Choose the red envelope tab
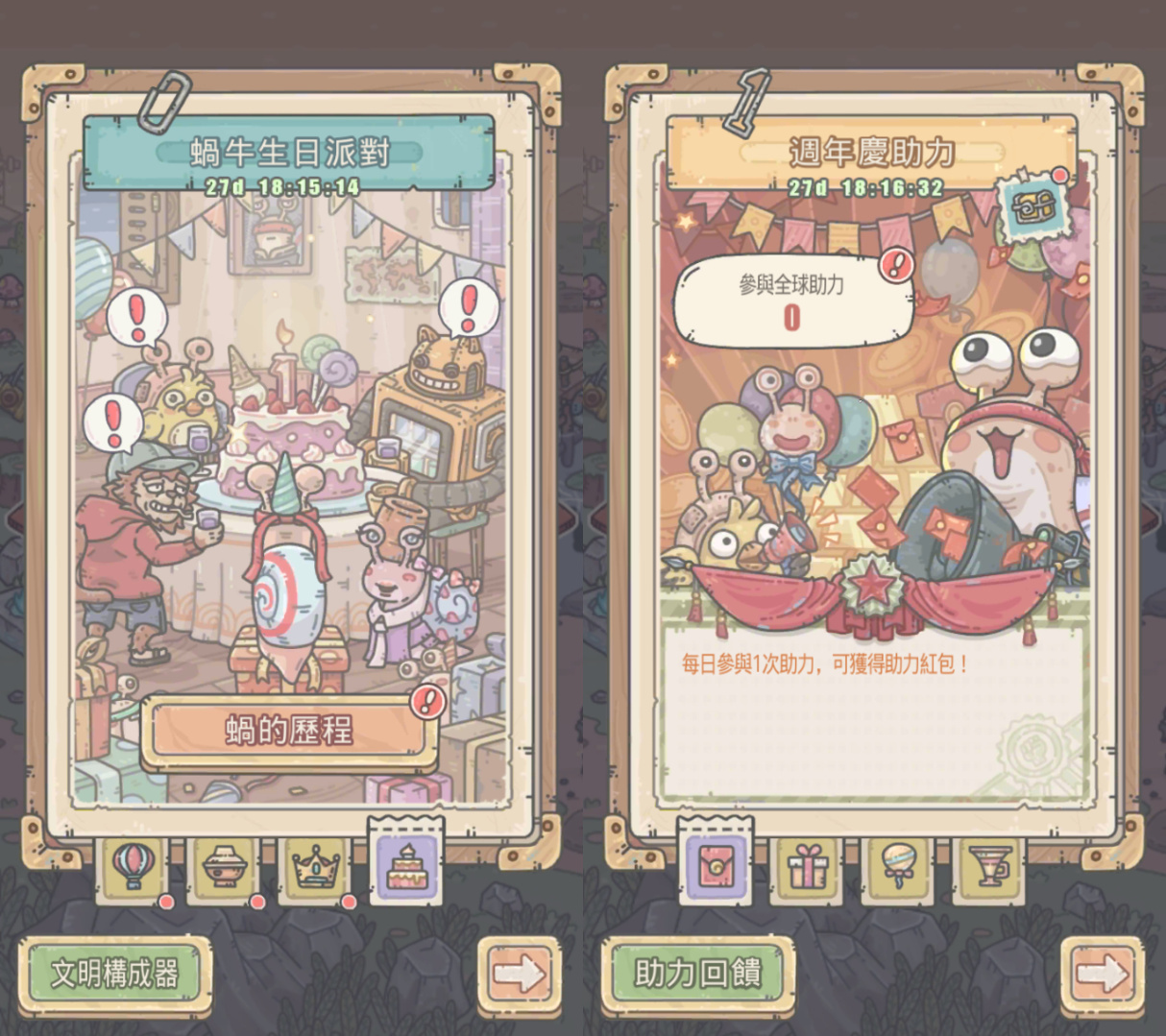 pyautogui.click(x=715, y=864)
